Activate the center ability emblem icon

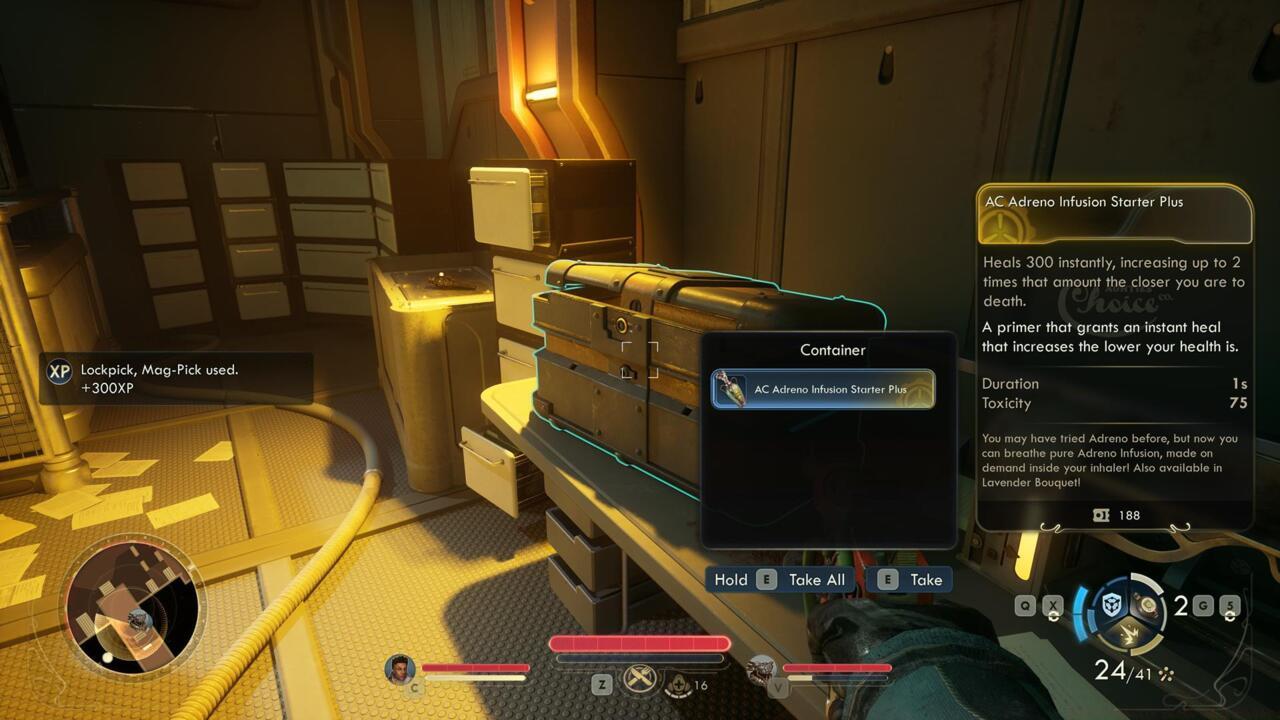(639, 680)
